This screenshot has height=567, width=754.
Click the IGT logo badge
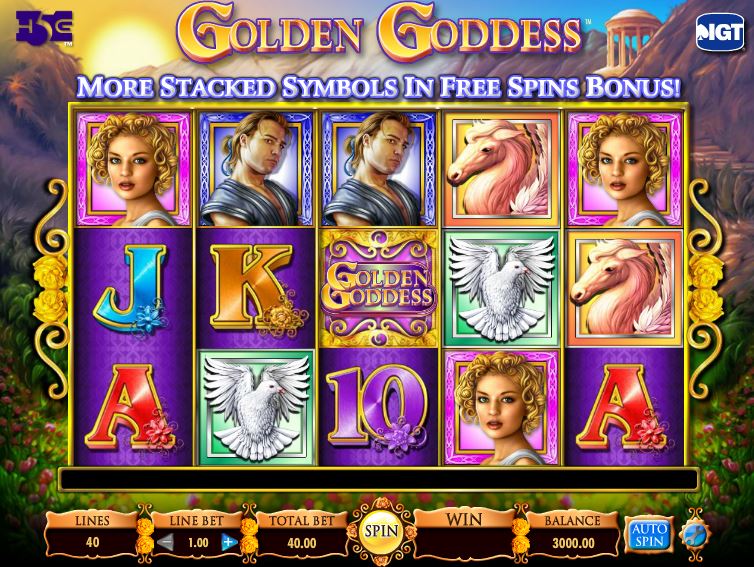[x=719, y=31]
